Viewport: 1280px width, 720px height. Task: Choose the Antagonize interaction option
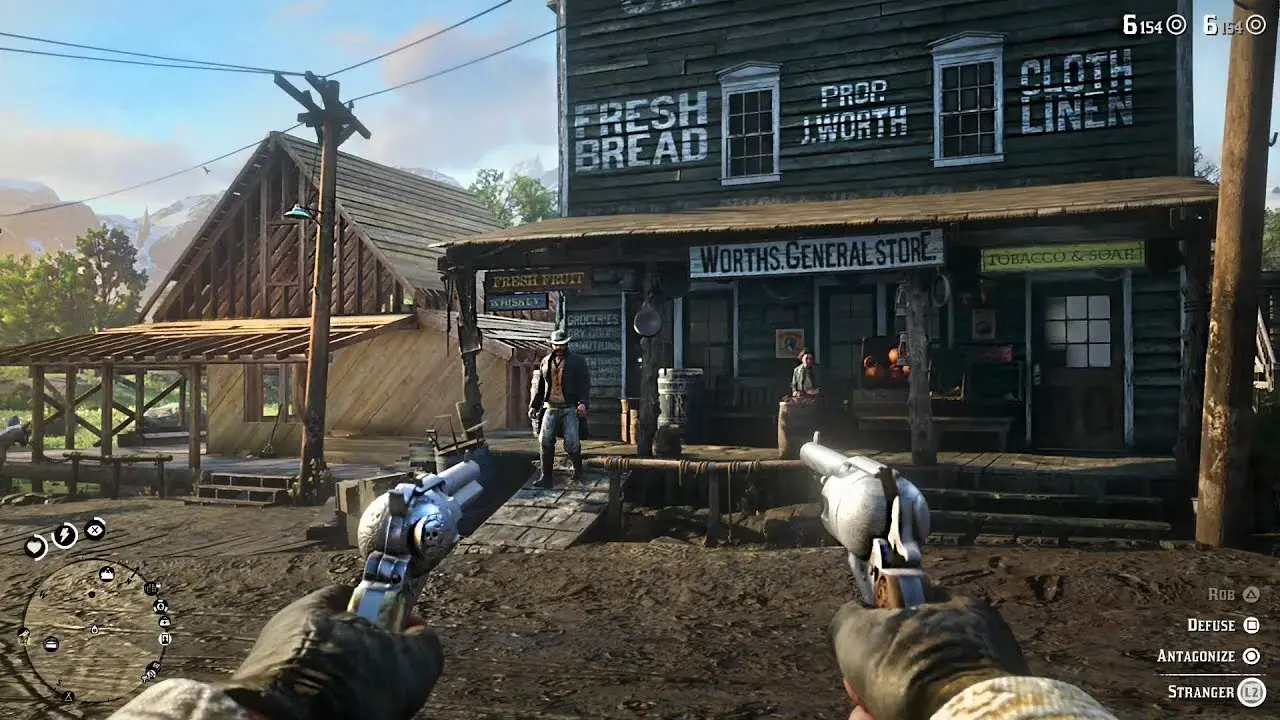tap(1208, 656)
